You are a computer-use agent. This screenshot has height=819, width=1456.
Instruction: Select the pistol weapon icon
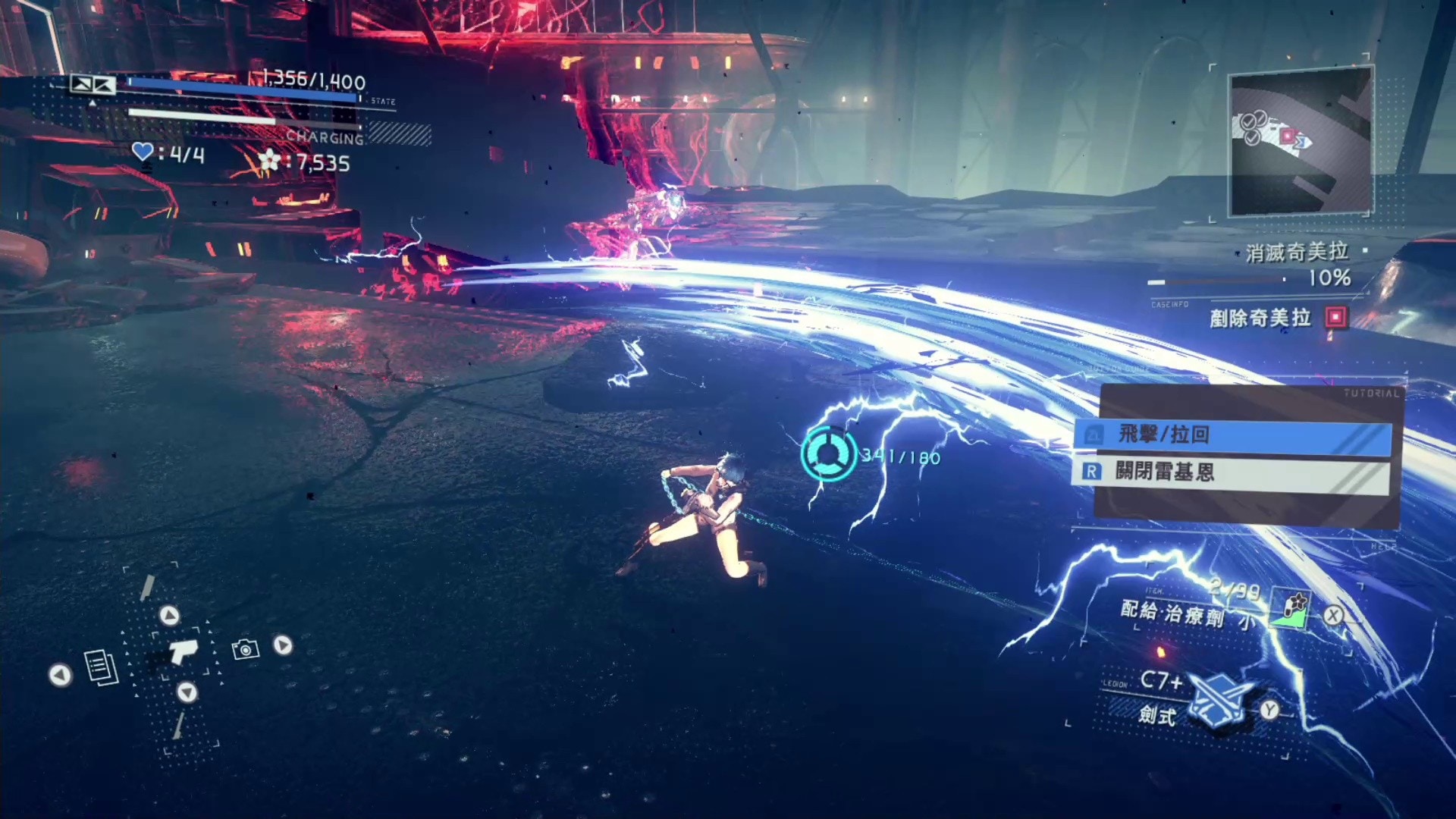(181, 651)
